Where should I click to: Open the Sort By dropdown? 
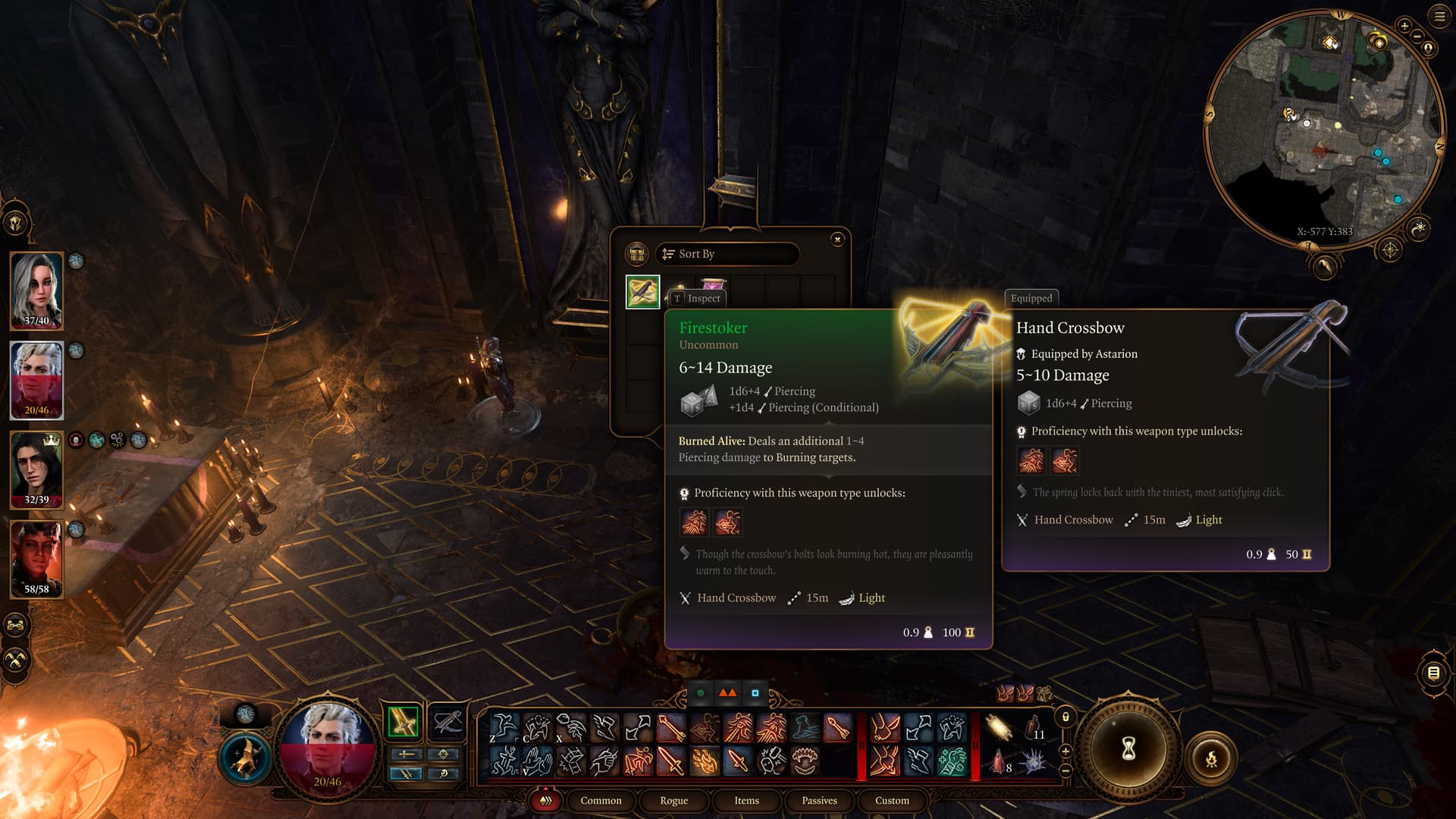click(x=726, y=254)
